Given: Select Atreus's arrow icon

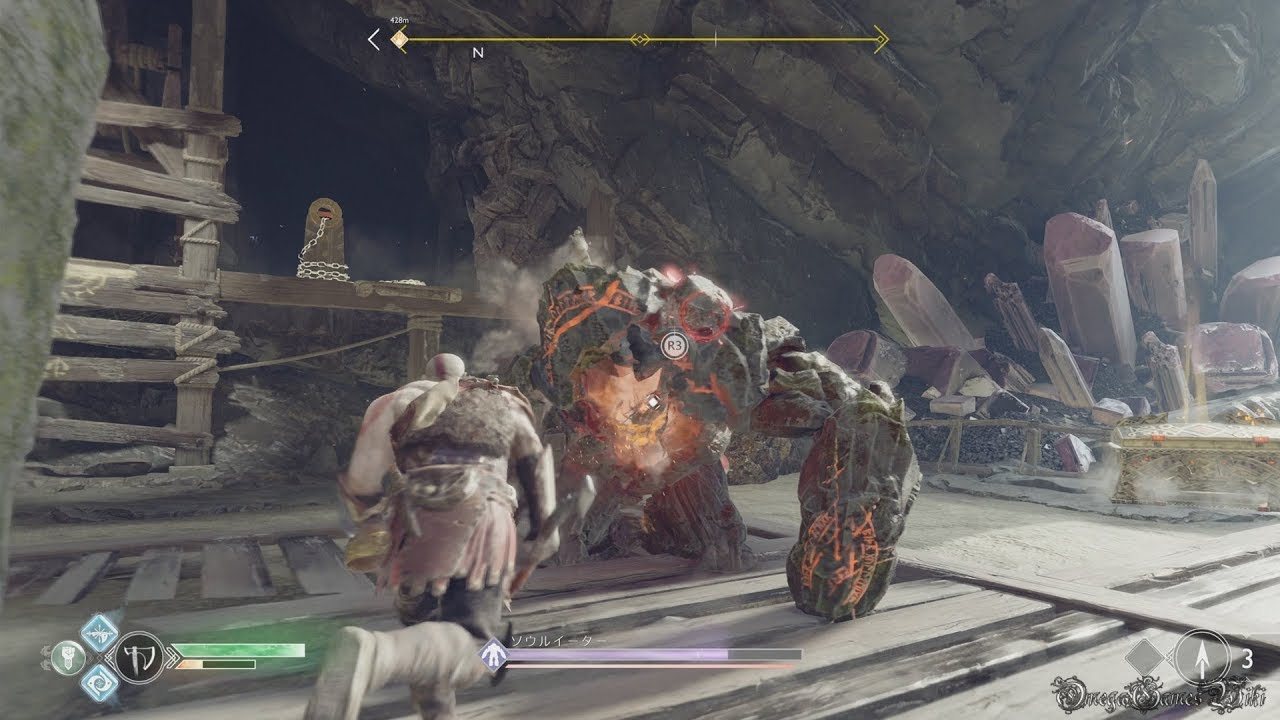Looking at the screenshot, I should 1203,659.
